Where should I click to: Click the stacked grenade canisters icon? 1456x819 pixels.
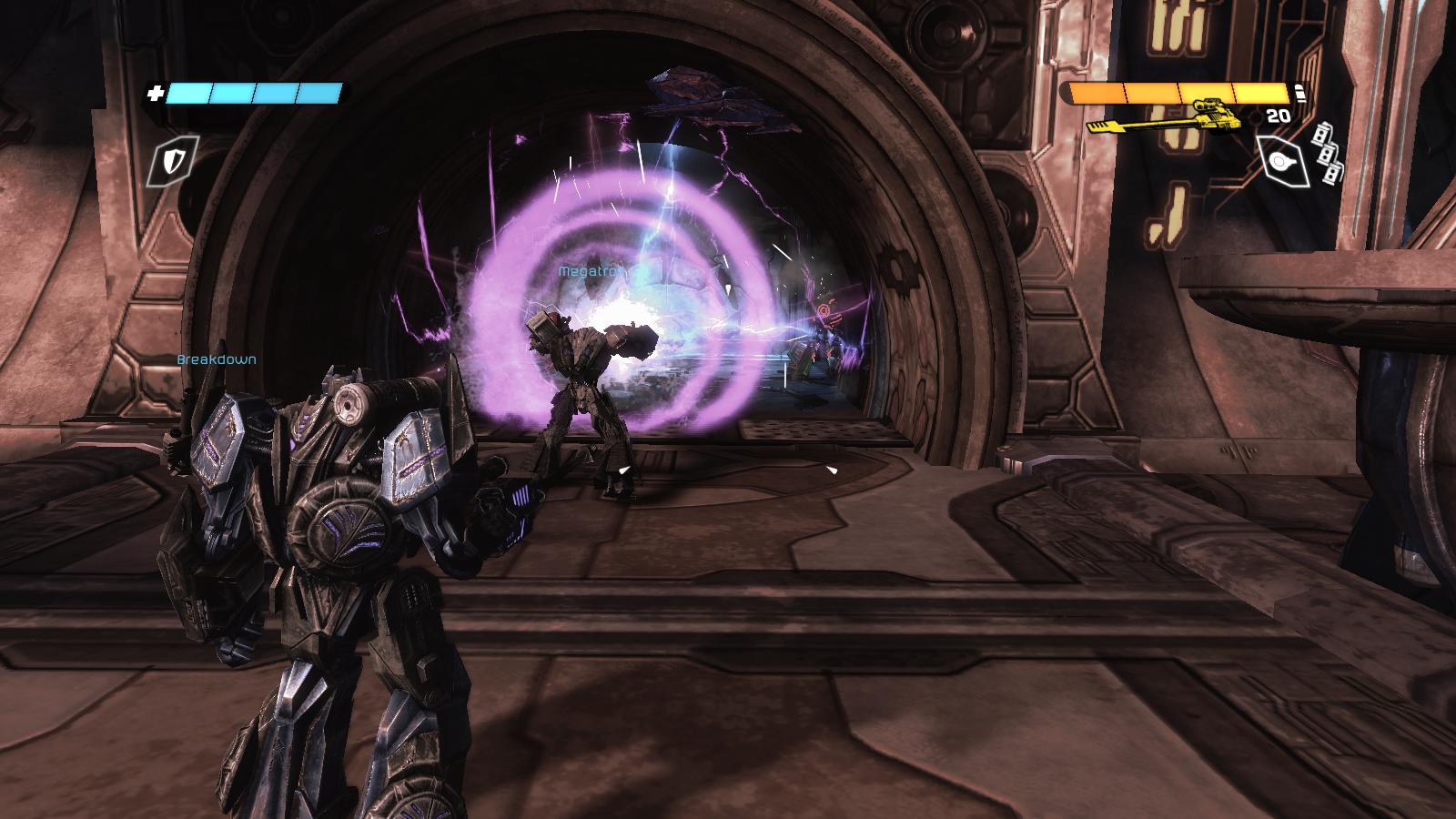point(1328,154)
